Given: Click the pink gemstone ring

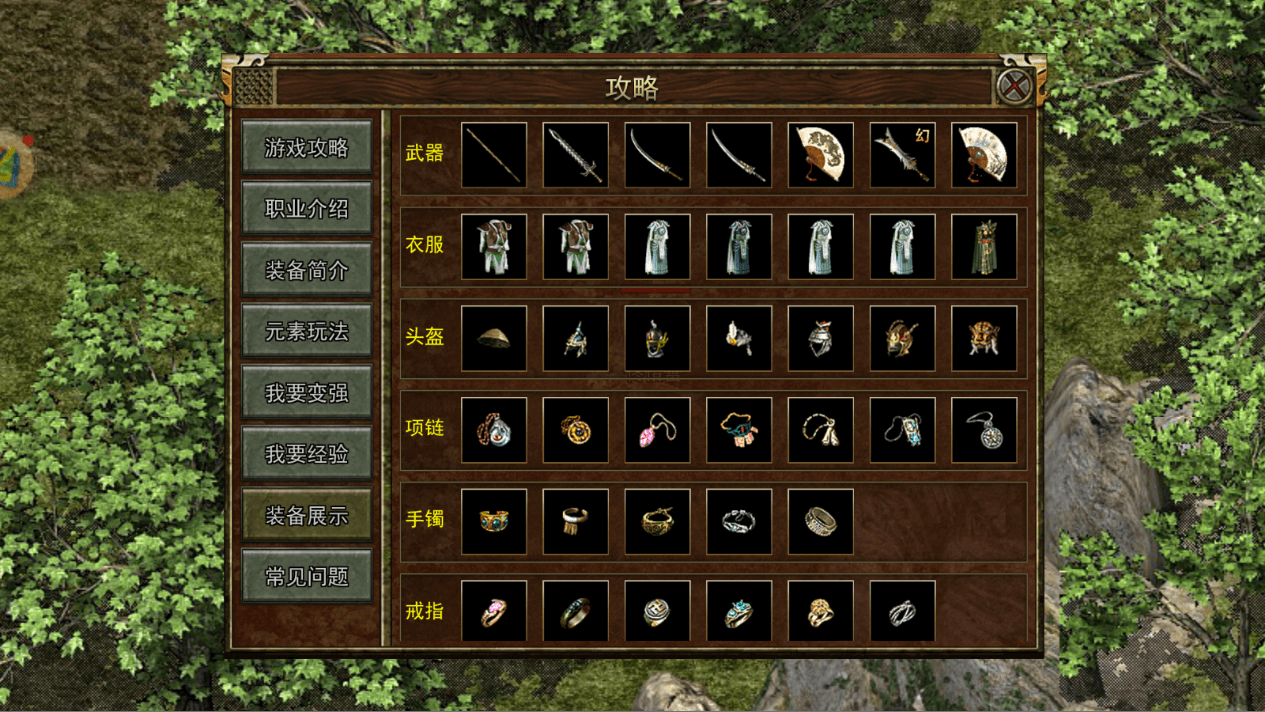Looking at the screenshot, I should tap(494, 612).
